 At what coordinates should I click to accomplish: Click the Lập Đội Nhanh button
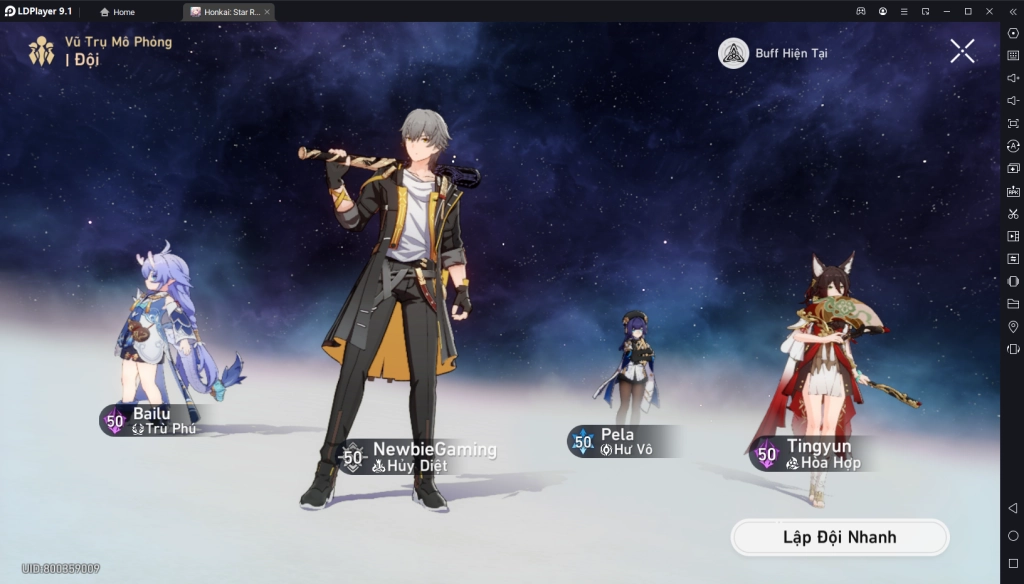pos(839,537)
